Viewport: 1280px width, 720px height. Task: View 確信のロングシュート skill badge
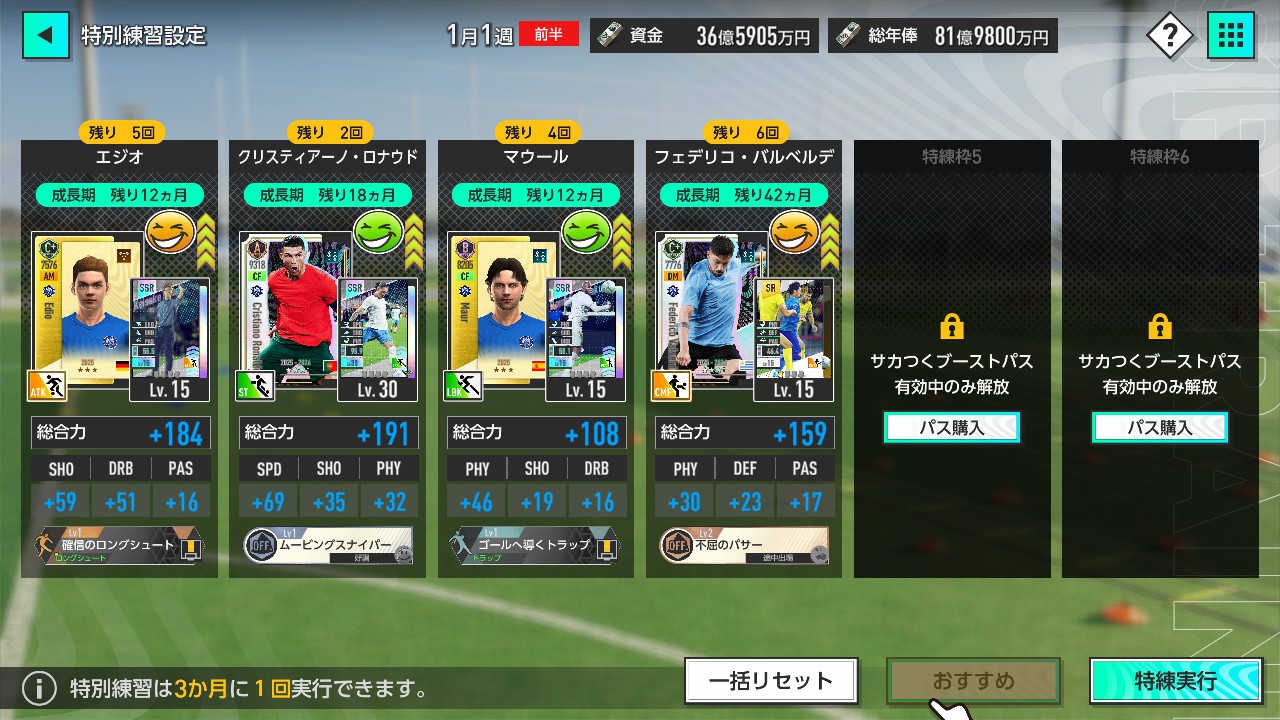click(x=119, y=546)
